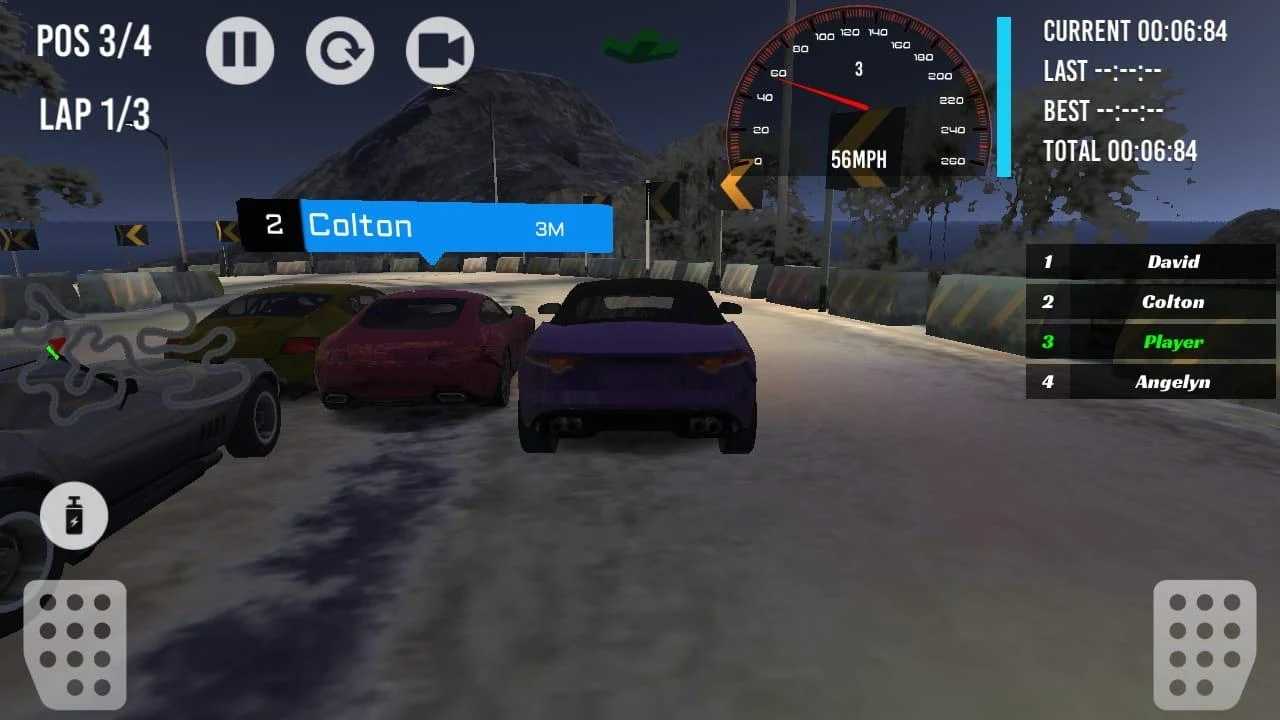The height and width of the screenshot is (720, 1280).
Task: Pause the race
Action: coord(240,49)
